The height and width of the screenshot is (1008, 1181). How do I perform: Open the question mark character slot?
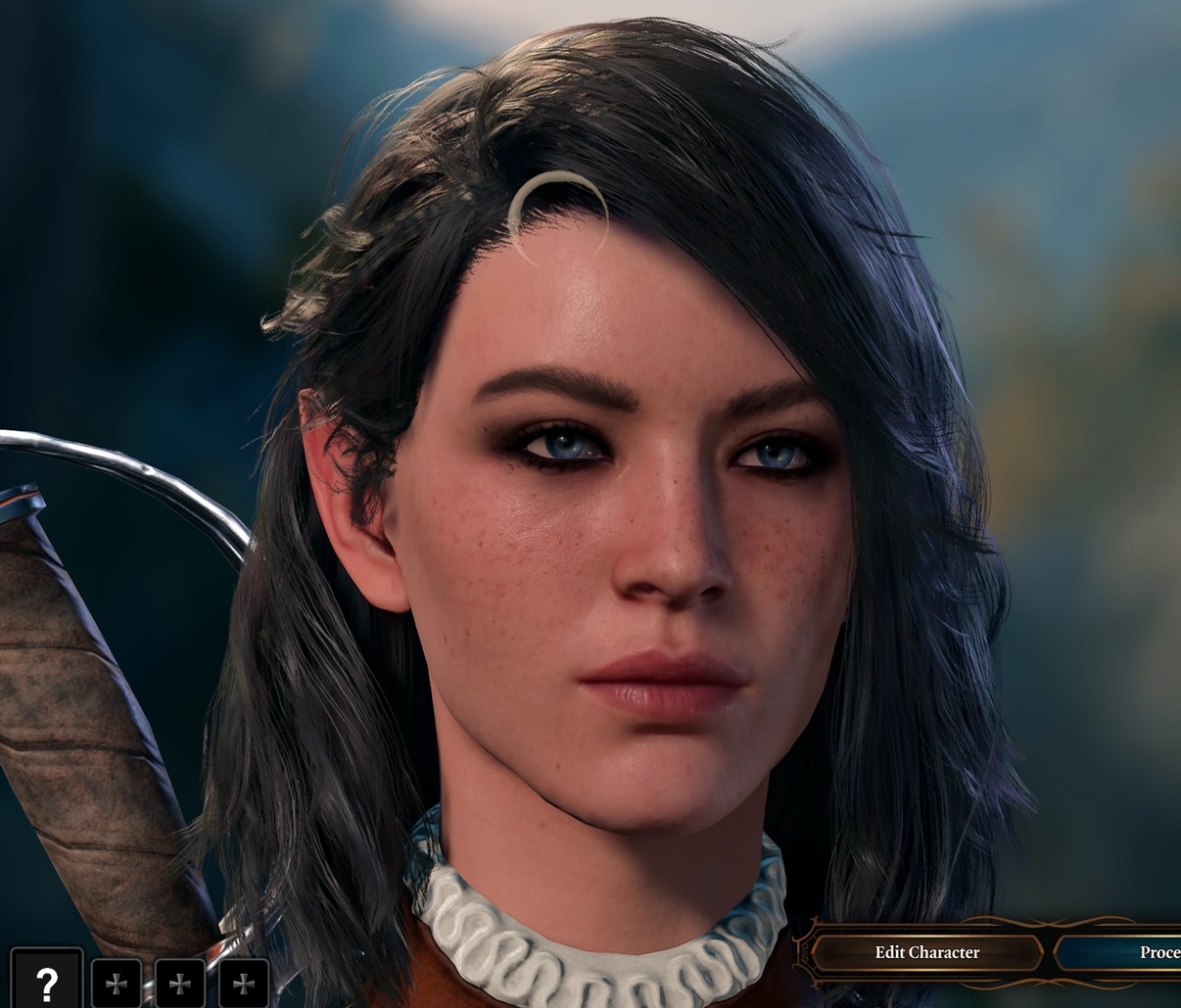point(46,981)
